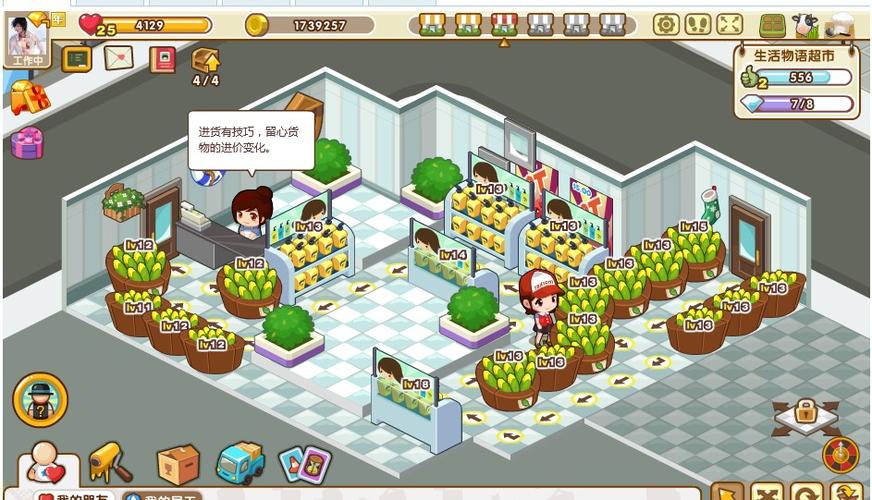Viewport: 872px width, 500px height.
Task: Toggle fullscreen with the arrows button
Action: tap(730, 24)
